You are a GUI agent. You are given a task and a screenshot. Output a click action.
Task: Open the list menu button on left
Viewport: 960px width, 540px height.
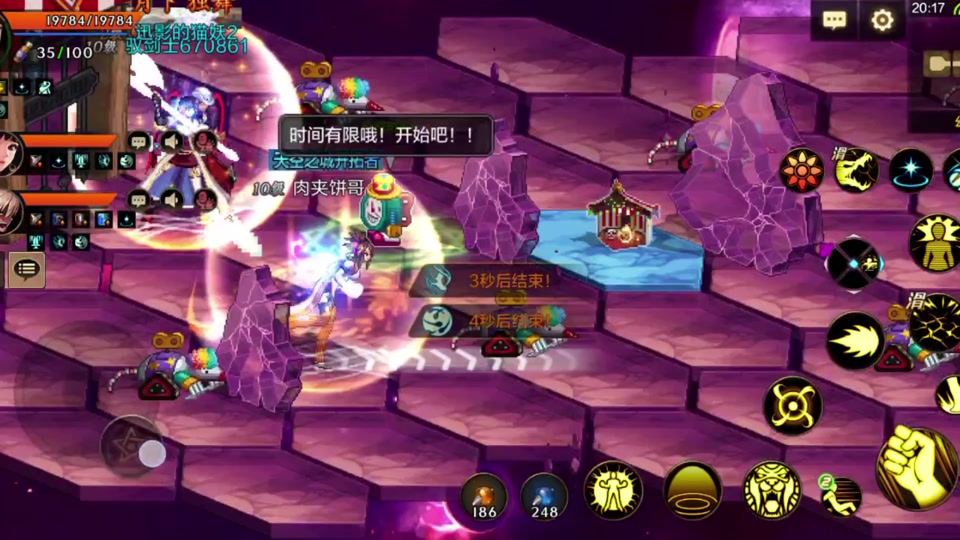coord(27,269)
